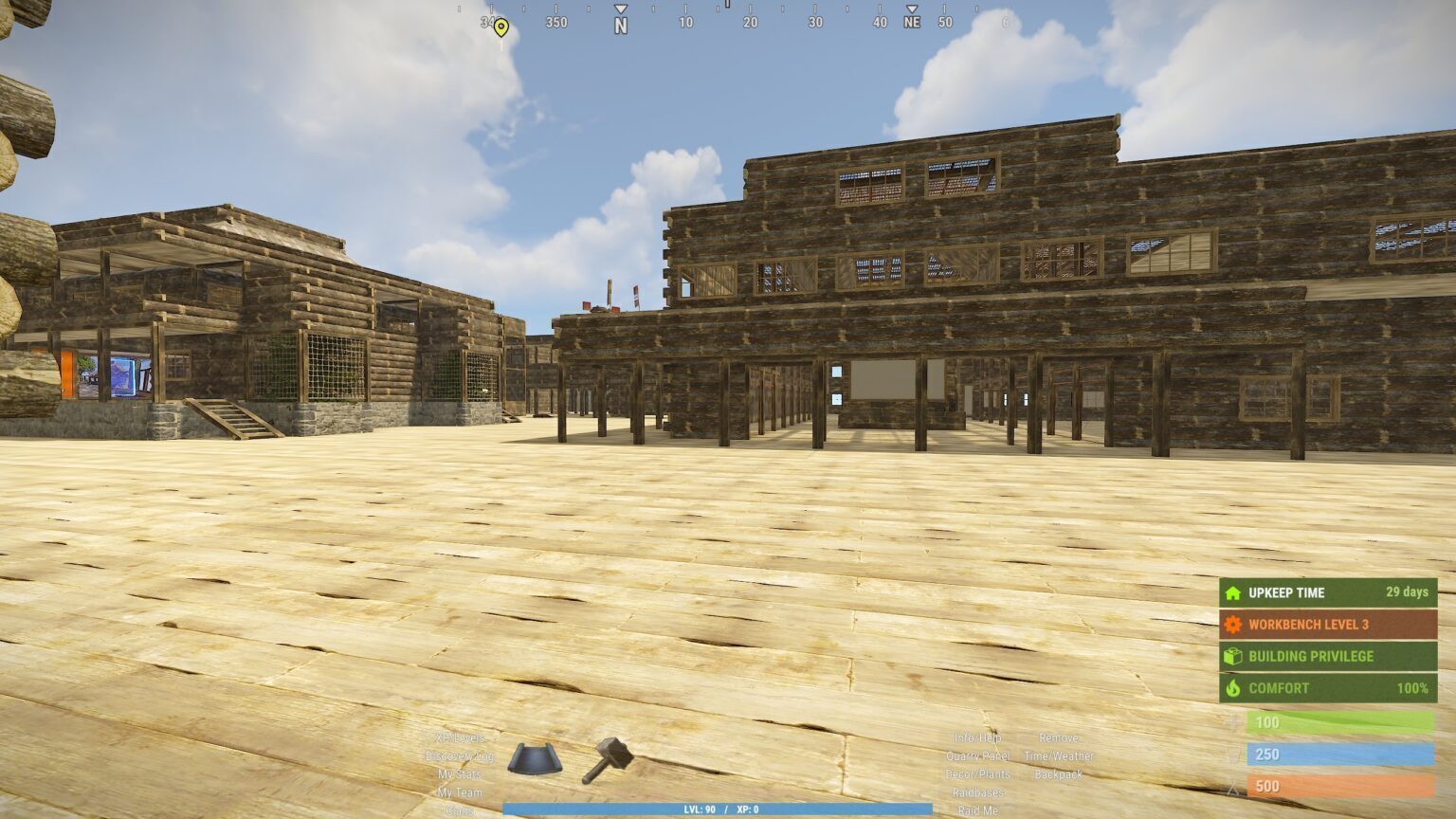The height and width of the screenshot is (819, 1456).
Task: Open the Time/Weather settings
Action: (x=1058, y=756)
